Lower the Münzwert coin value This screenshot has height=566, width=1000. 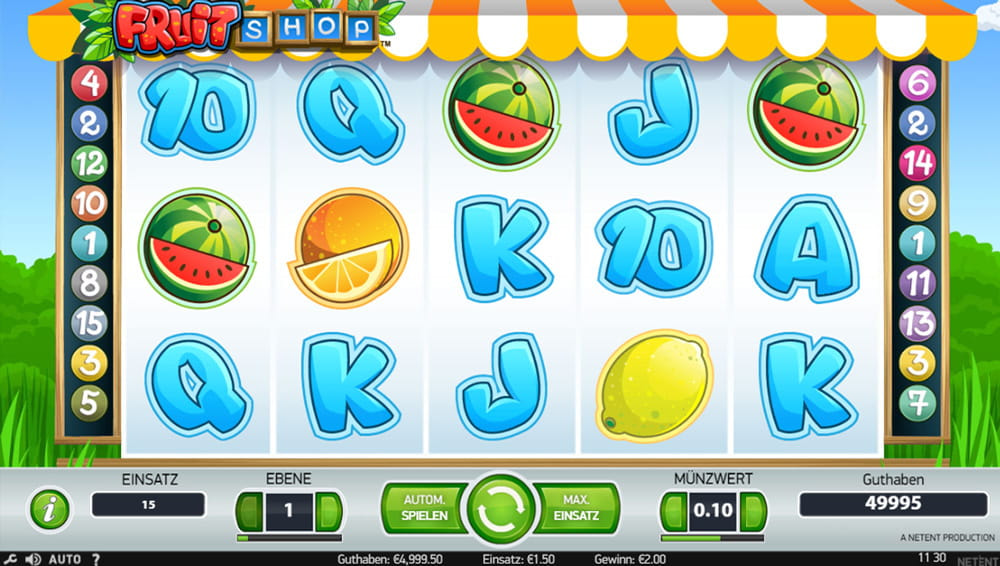tap(673, 511)
